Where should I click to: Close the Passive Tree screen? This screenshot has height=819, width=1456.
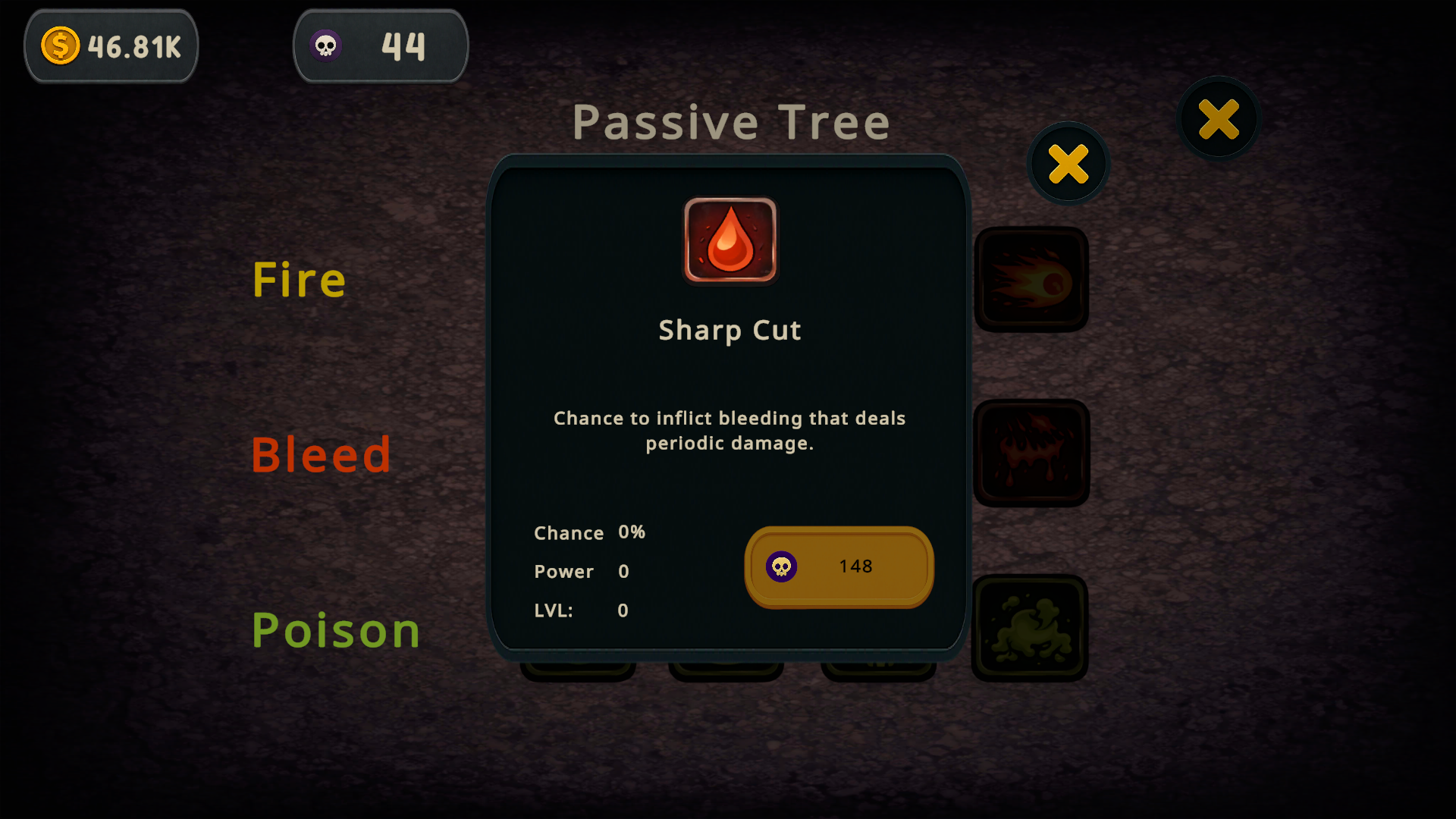(x=1218, y=118)
